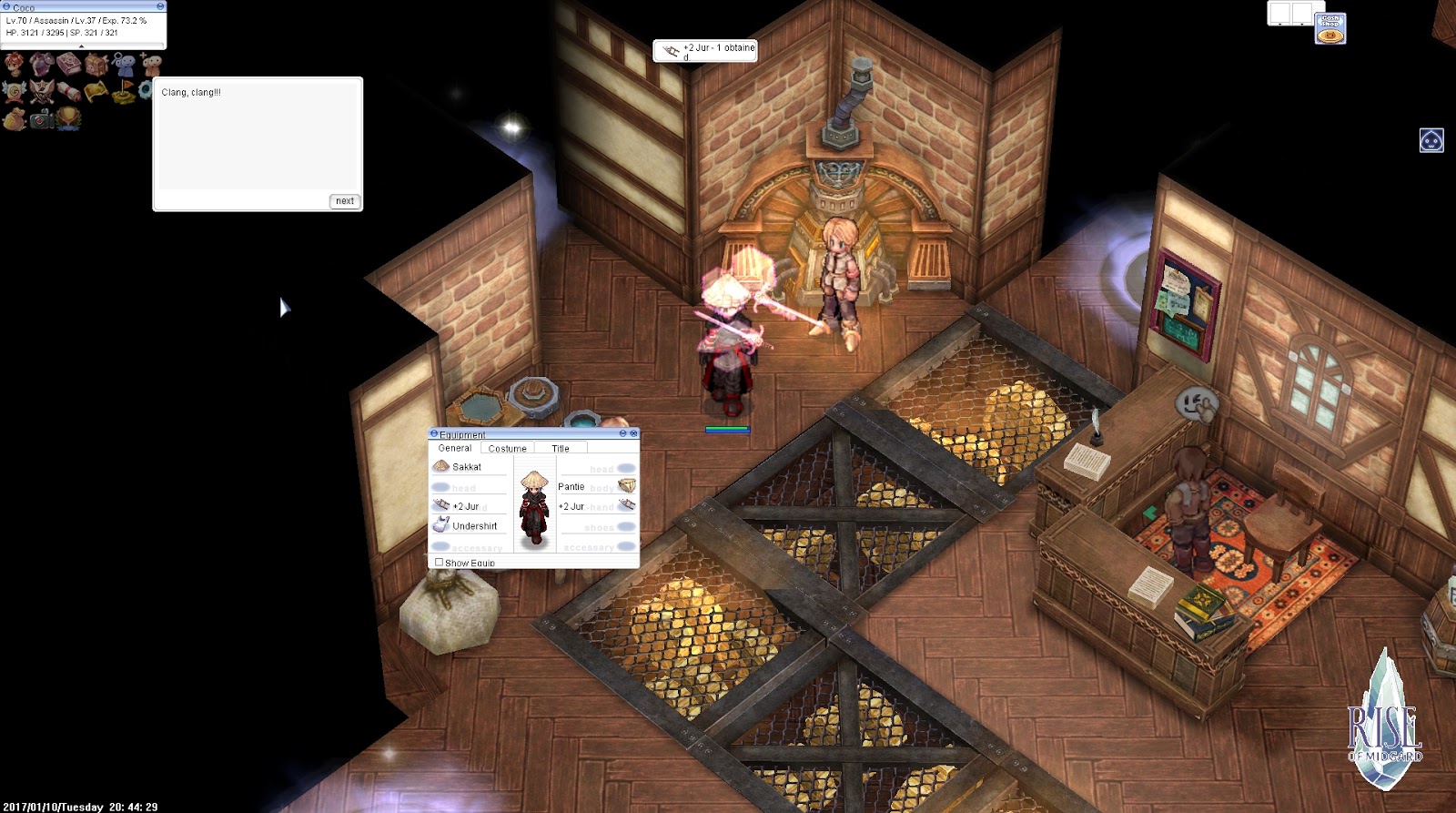Click the next button in Coco's dialog
Viewport: 1456px width, 813px height.
tap(344, 200)
